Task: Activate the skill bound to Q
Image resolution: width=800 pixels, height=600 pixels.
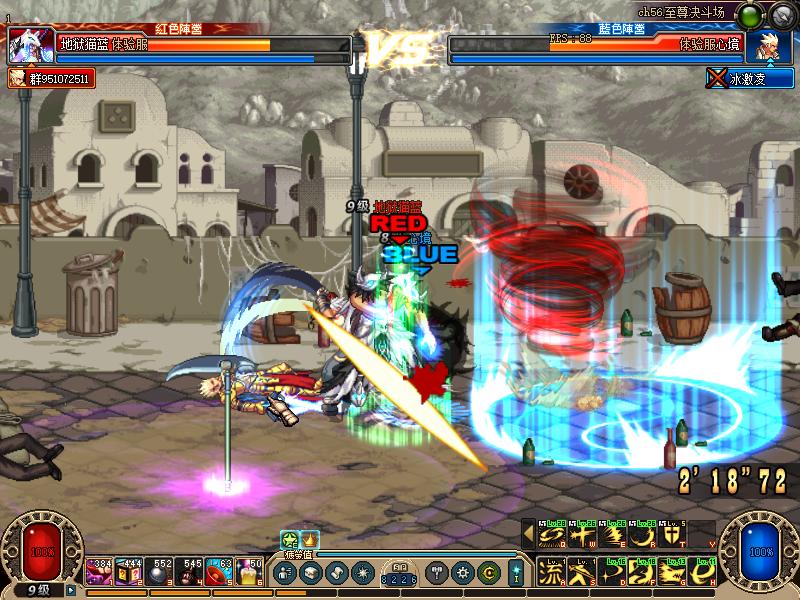Action: click(x=550, y=537)
